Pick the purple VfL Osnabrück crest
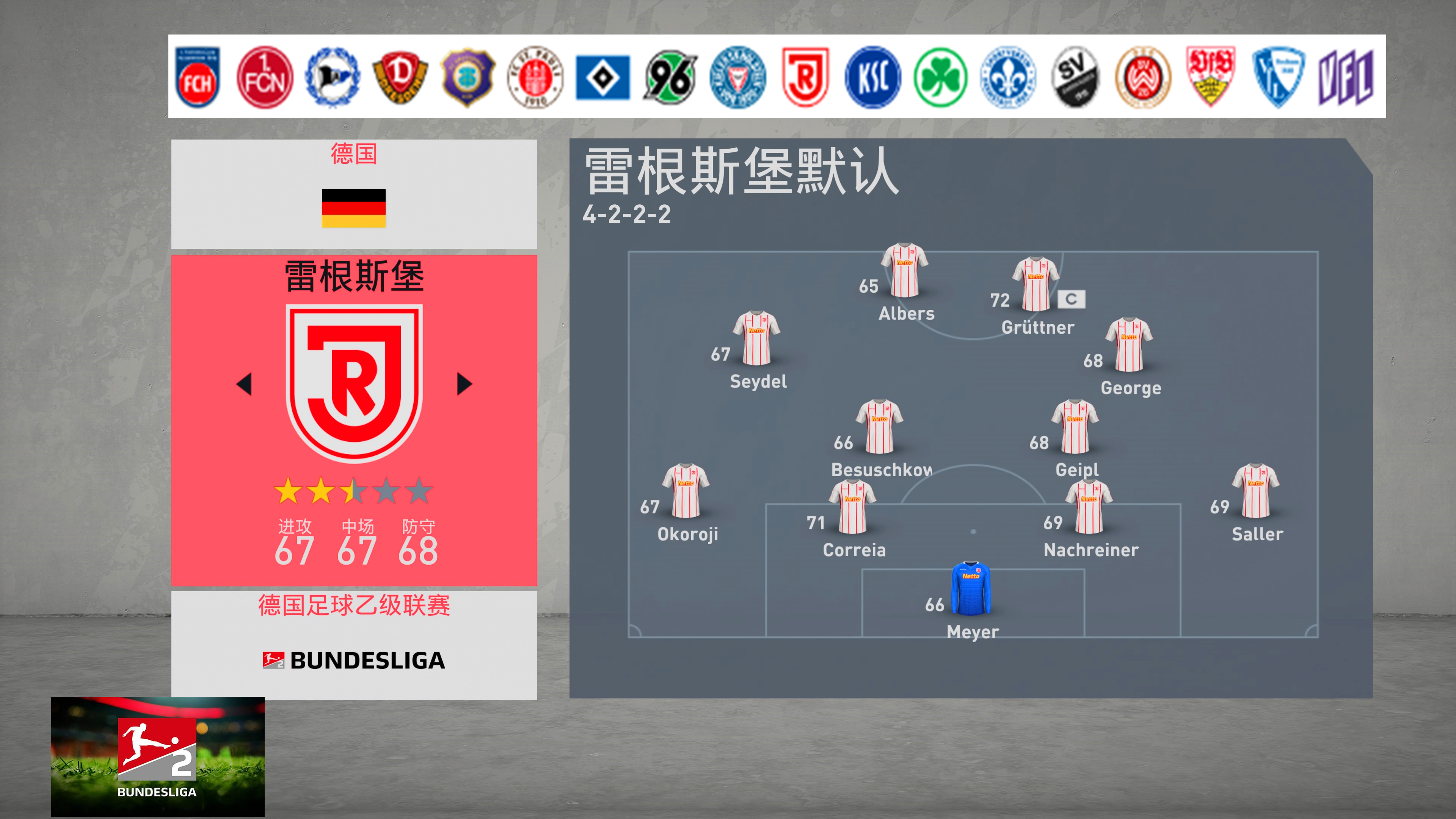Image resolution: width=1456 pixels, height=819 pixels. [1346, 77]
